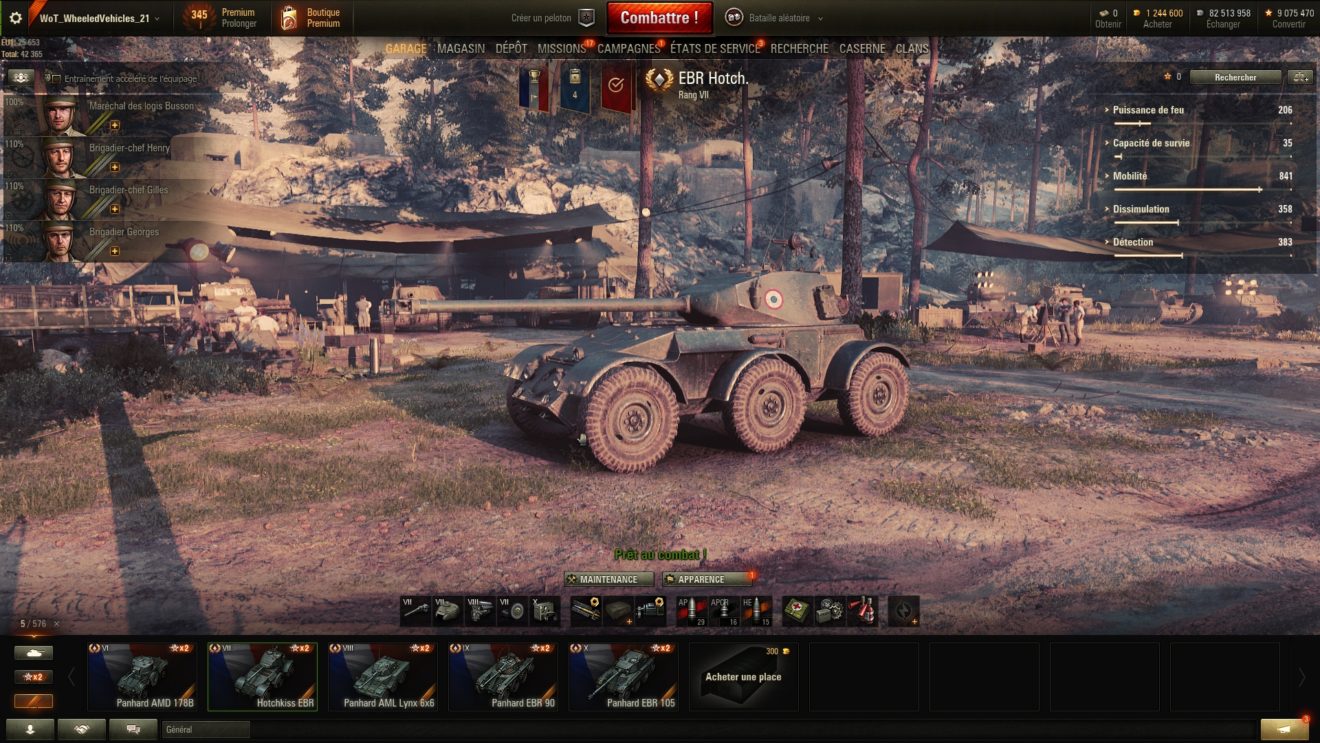This screenshot has height=743, width=1320.
Task: Choose the Panhard AML Lynx 6x6 vehicle
Action: (383, 676)
